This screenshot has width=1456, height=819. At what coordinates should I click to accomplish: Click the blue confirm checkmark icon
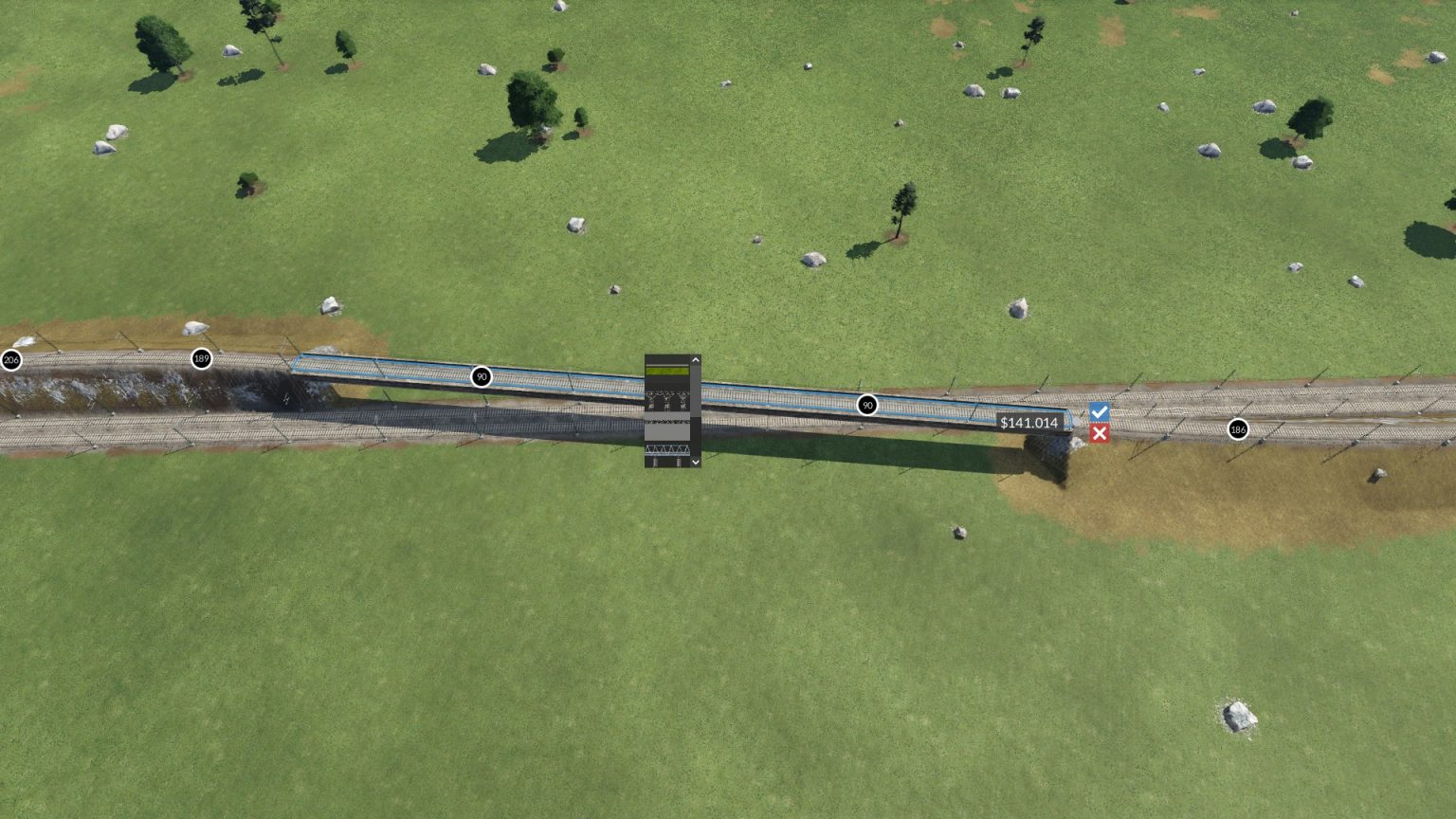[x=1099, y=411]
